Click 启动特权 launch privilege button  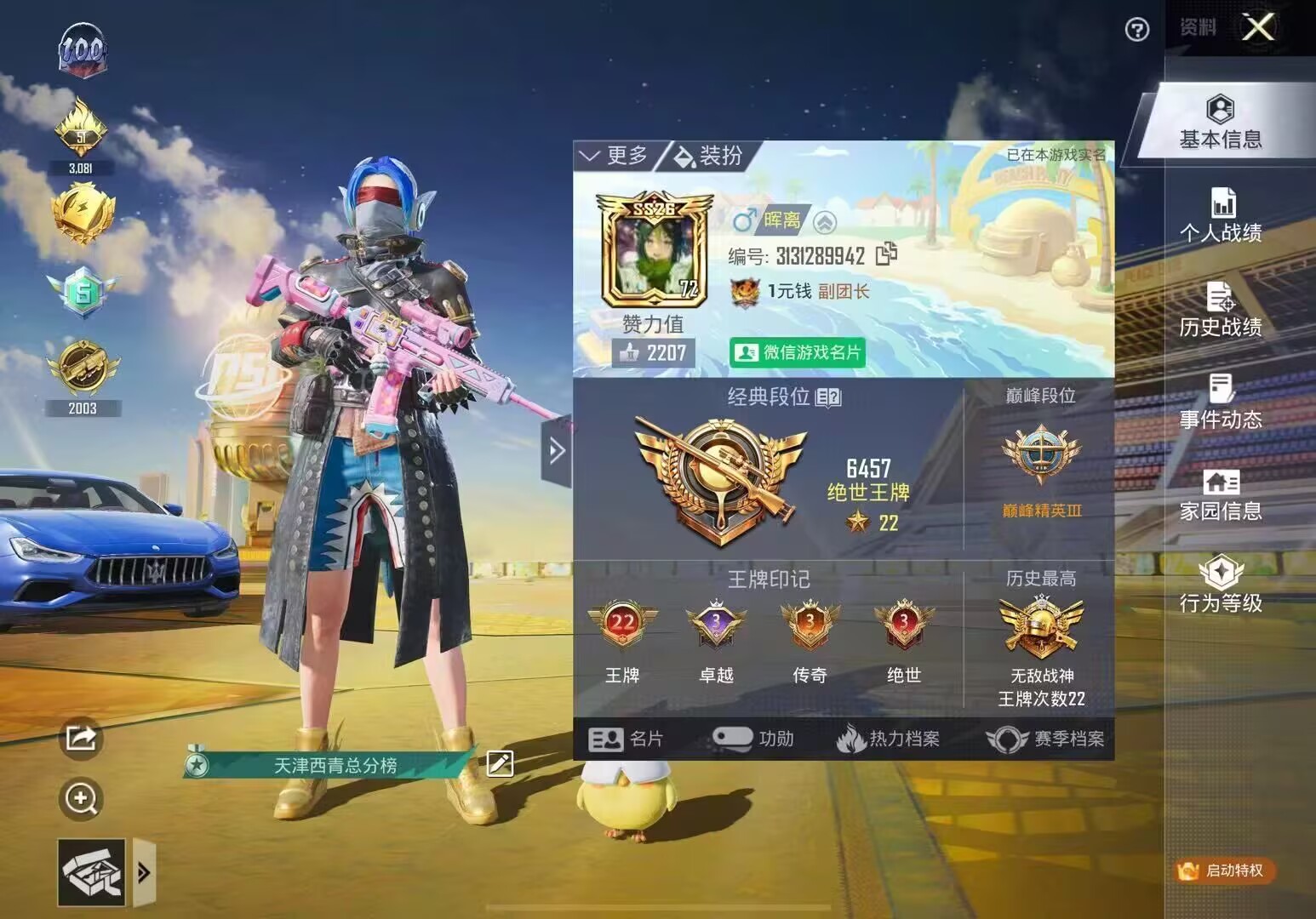1224,870
